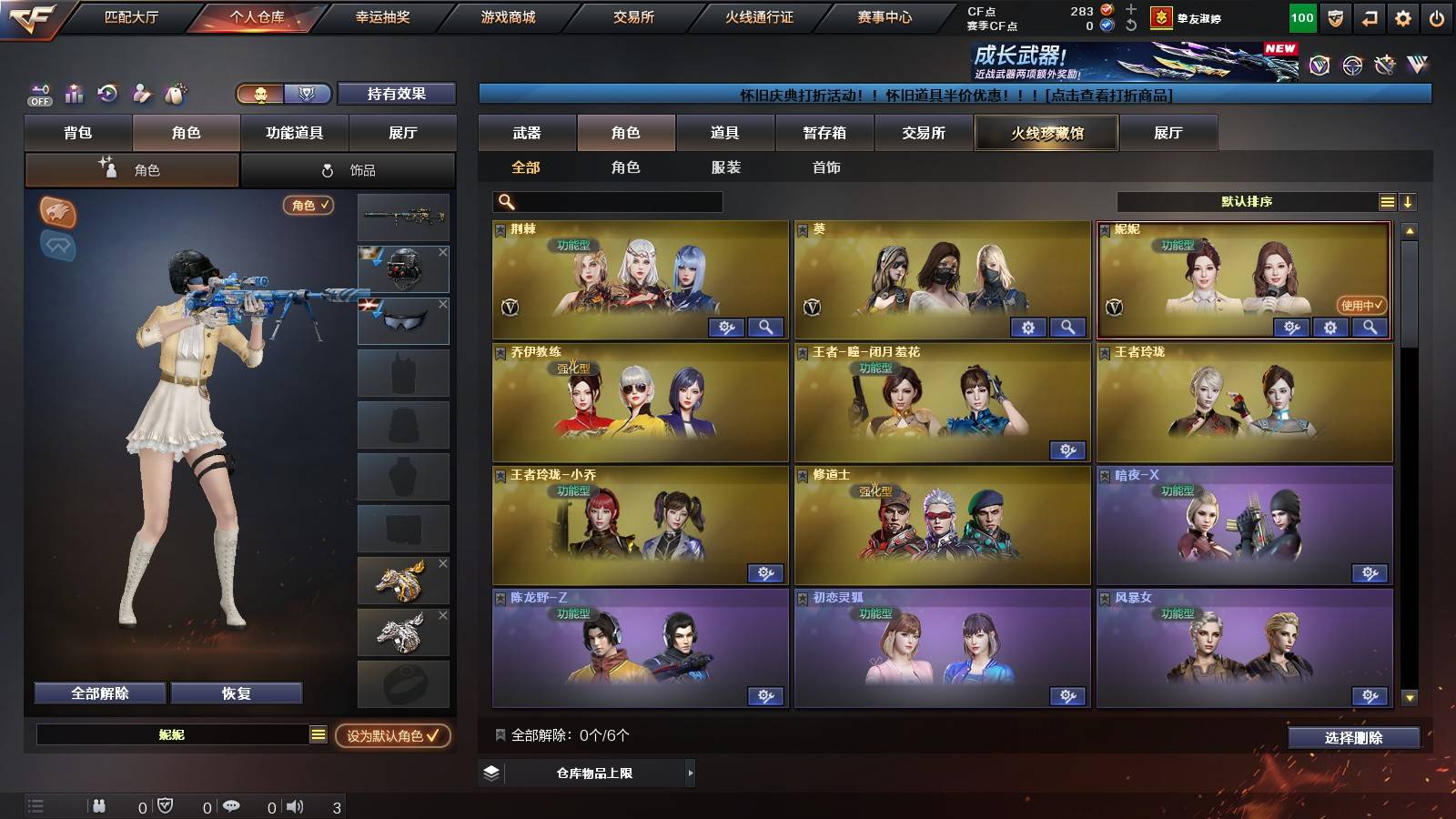The width and height of the screenshot is (1456, 819).
Task: Switch to the 火线珍藏馆 tab
Action: coord(1046,133)
